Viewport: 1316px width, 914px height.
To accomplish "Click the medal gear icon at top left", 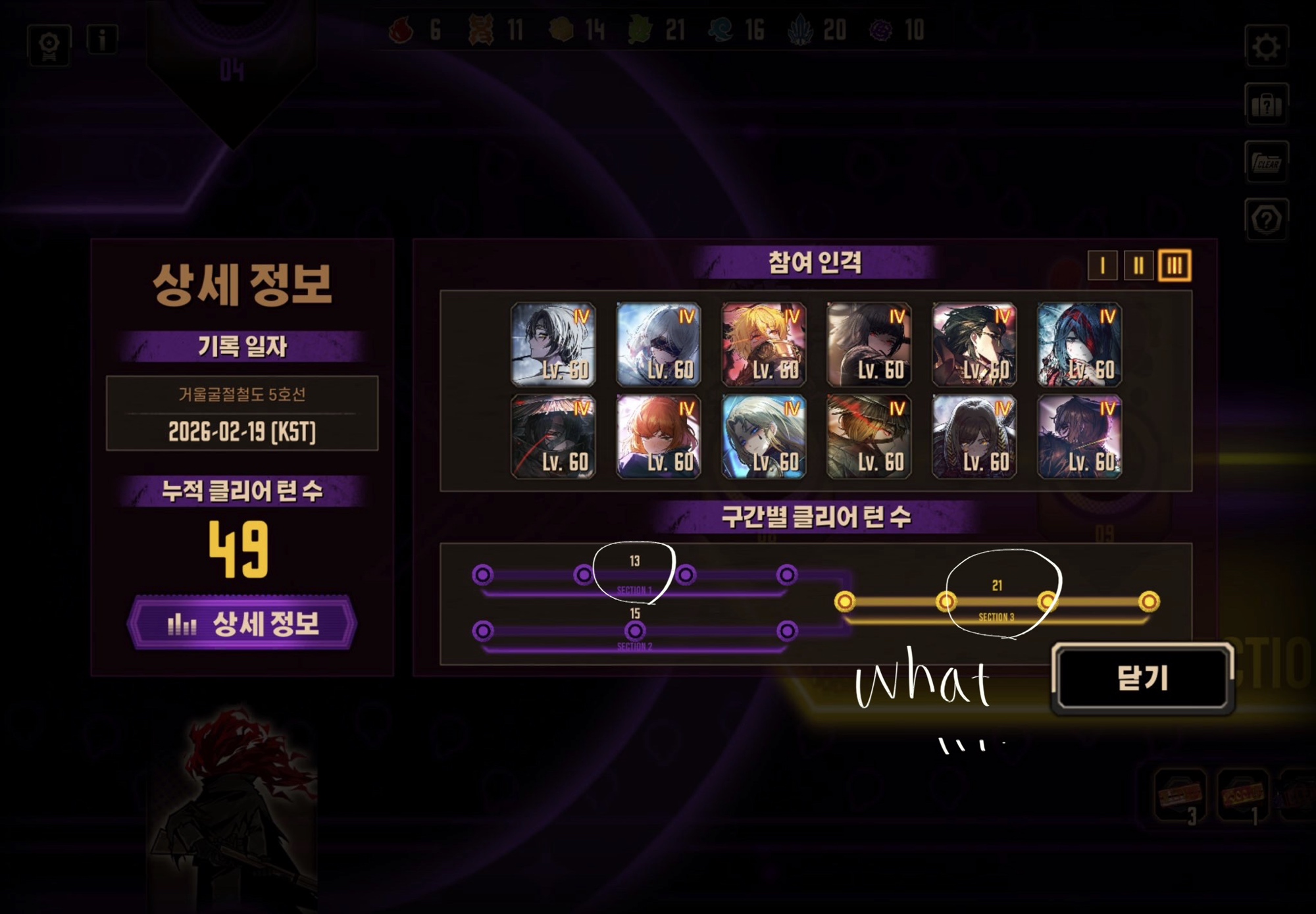I will pyautogui.click(x=49, y=45).
